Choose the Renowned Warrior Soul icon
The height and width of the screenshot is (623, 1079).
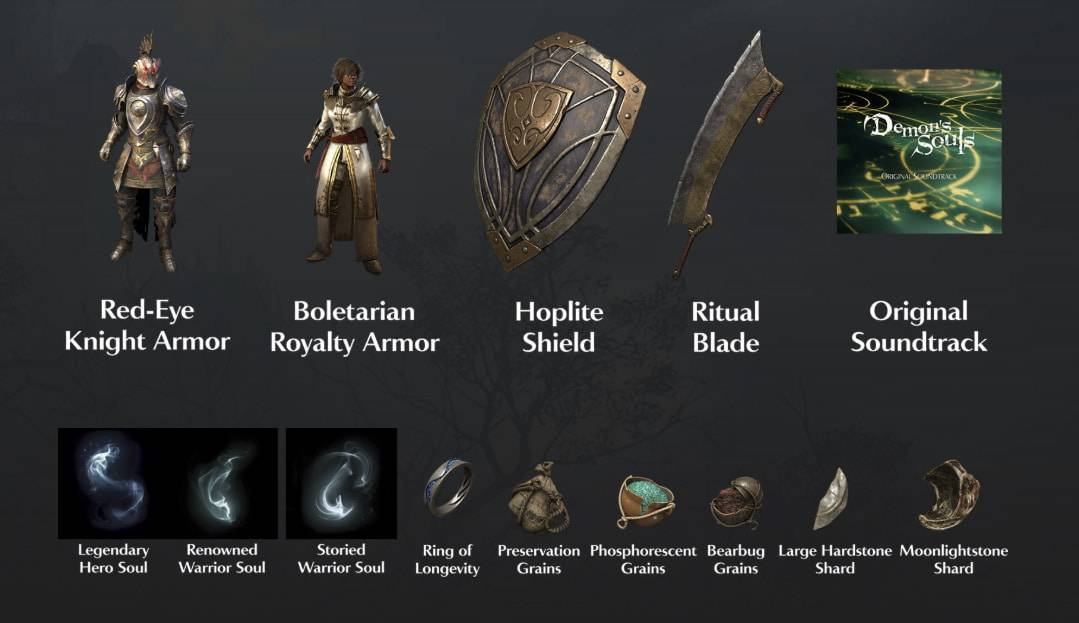coord(223,484)
